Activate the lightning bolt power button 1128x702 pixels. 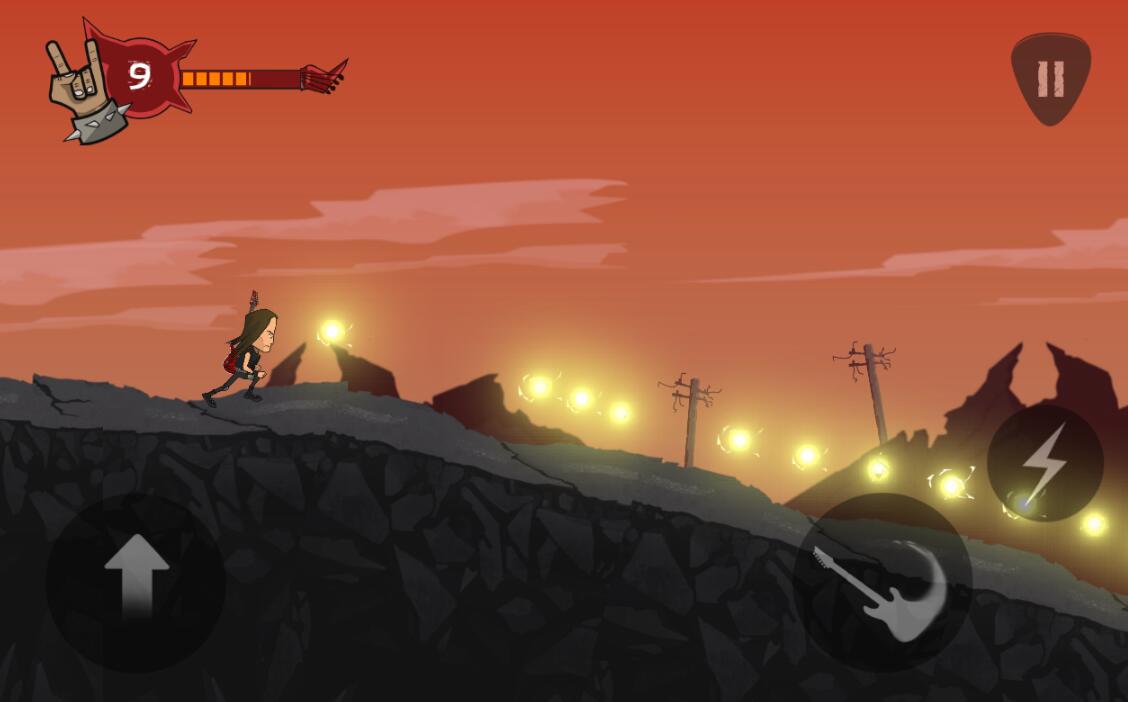[x=1045, y=463]
